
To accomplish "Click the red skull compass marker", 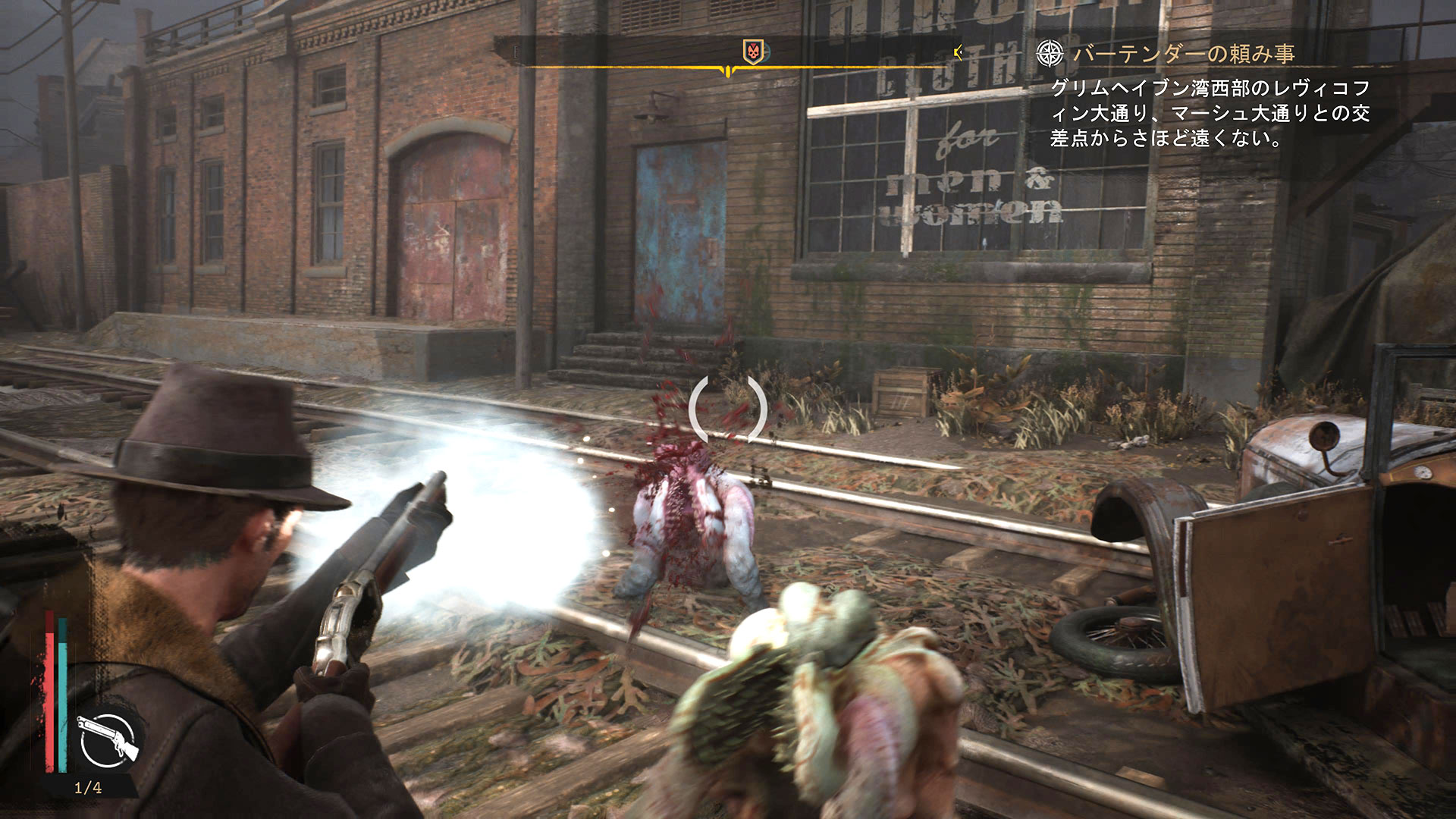I will (x=753, y=52).
